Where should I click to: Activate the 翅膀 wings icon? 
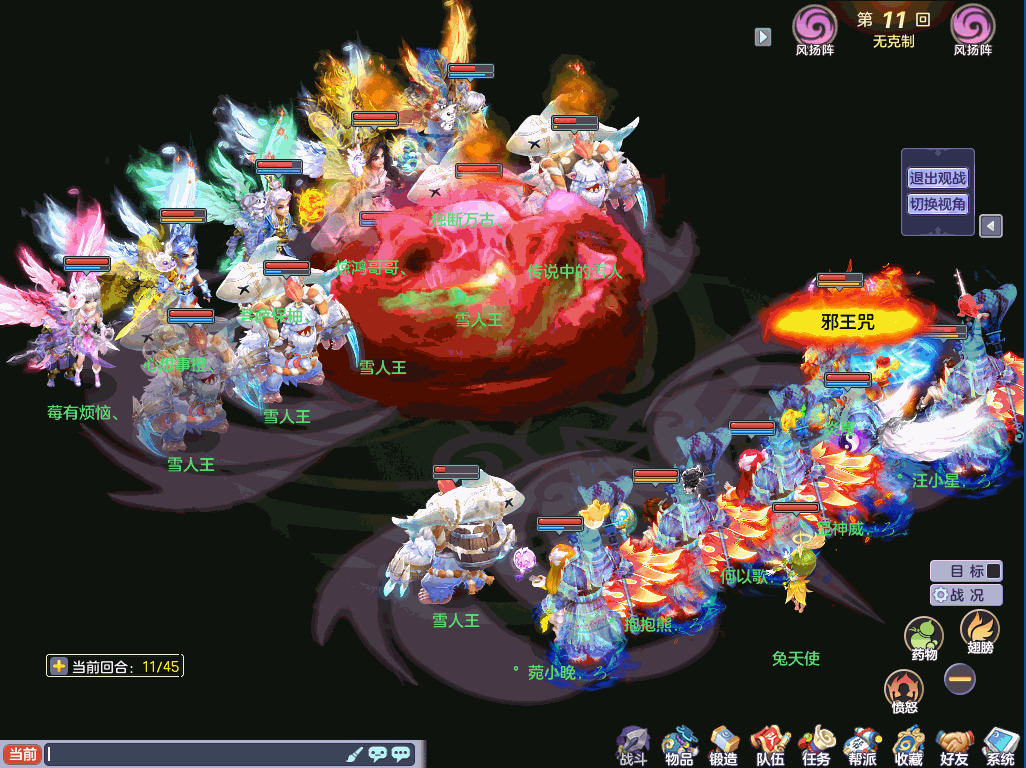979,631
